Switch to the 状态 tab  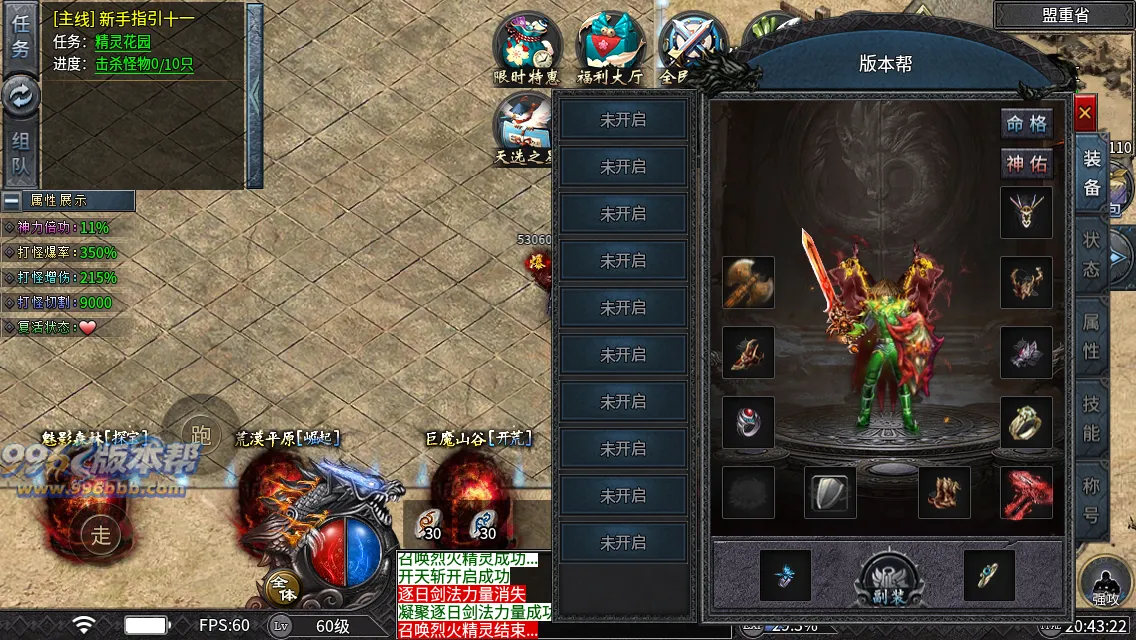pyautogui.click(x=1091, y=254)
